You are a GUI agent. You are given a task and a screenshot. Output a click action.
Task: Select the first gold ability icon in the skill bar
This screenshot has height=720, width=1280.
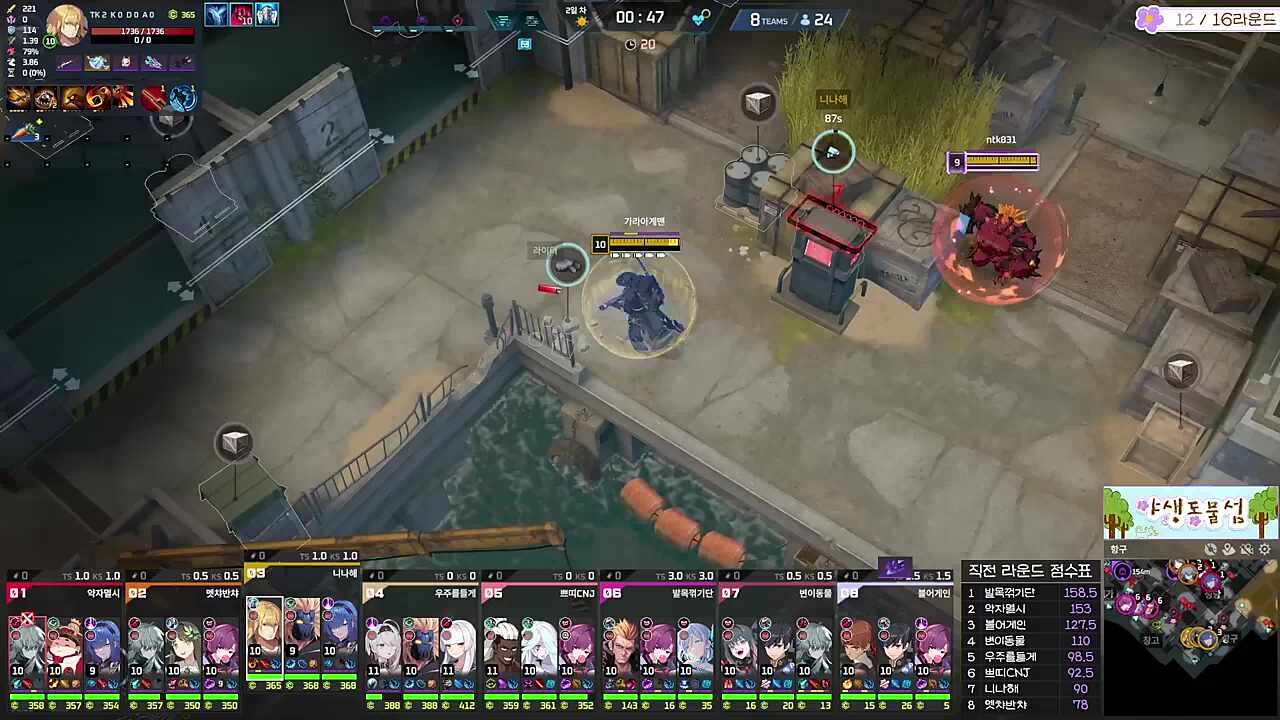point(17,96)
